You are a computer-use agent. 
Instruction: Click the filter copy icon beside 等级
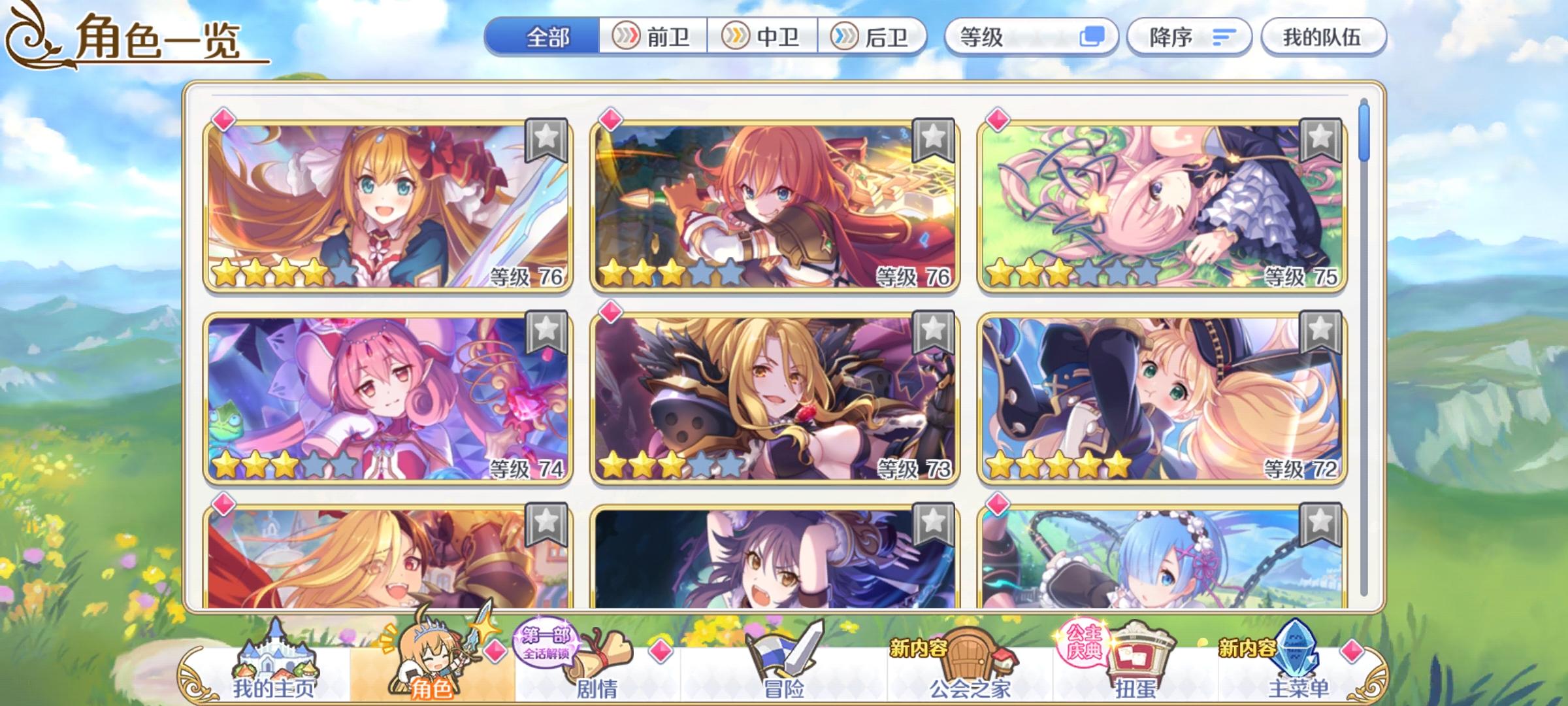(1095, 37)
